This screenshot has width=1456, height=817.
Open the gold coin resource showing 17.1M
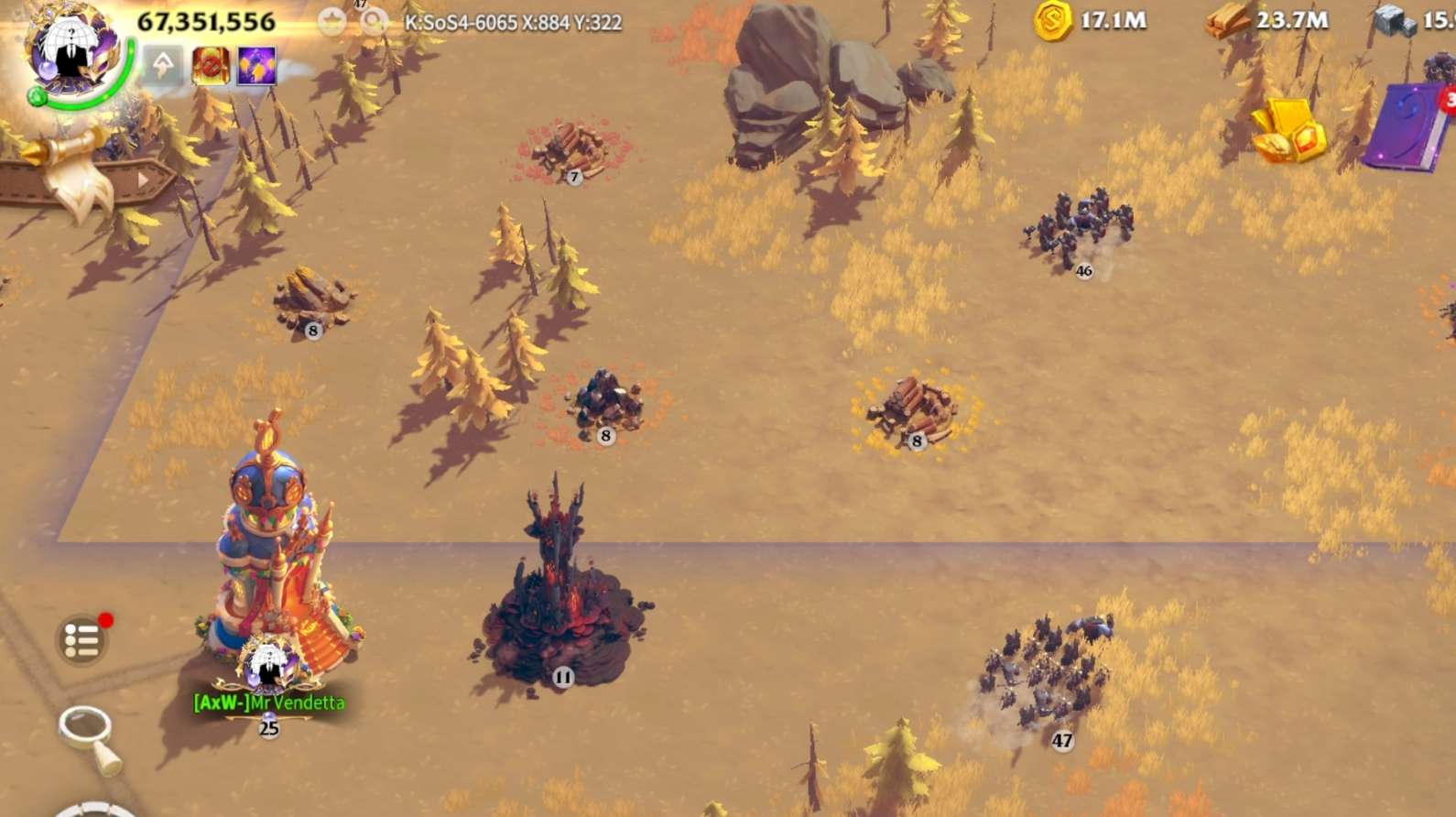[1055, 20]
